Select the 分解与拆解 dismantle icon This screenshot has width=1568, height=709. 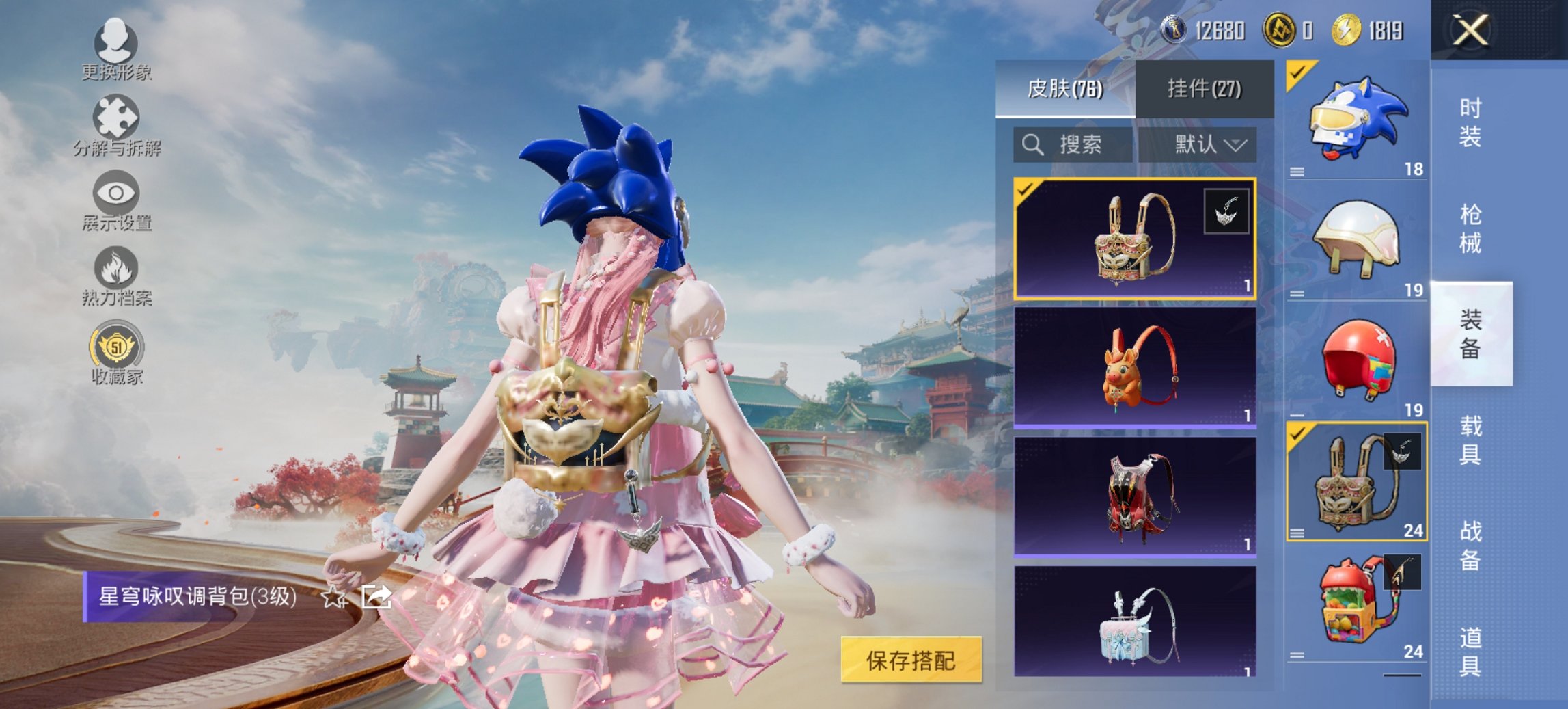coord(116,122)
